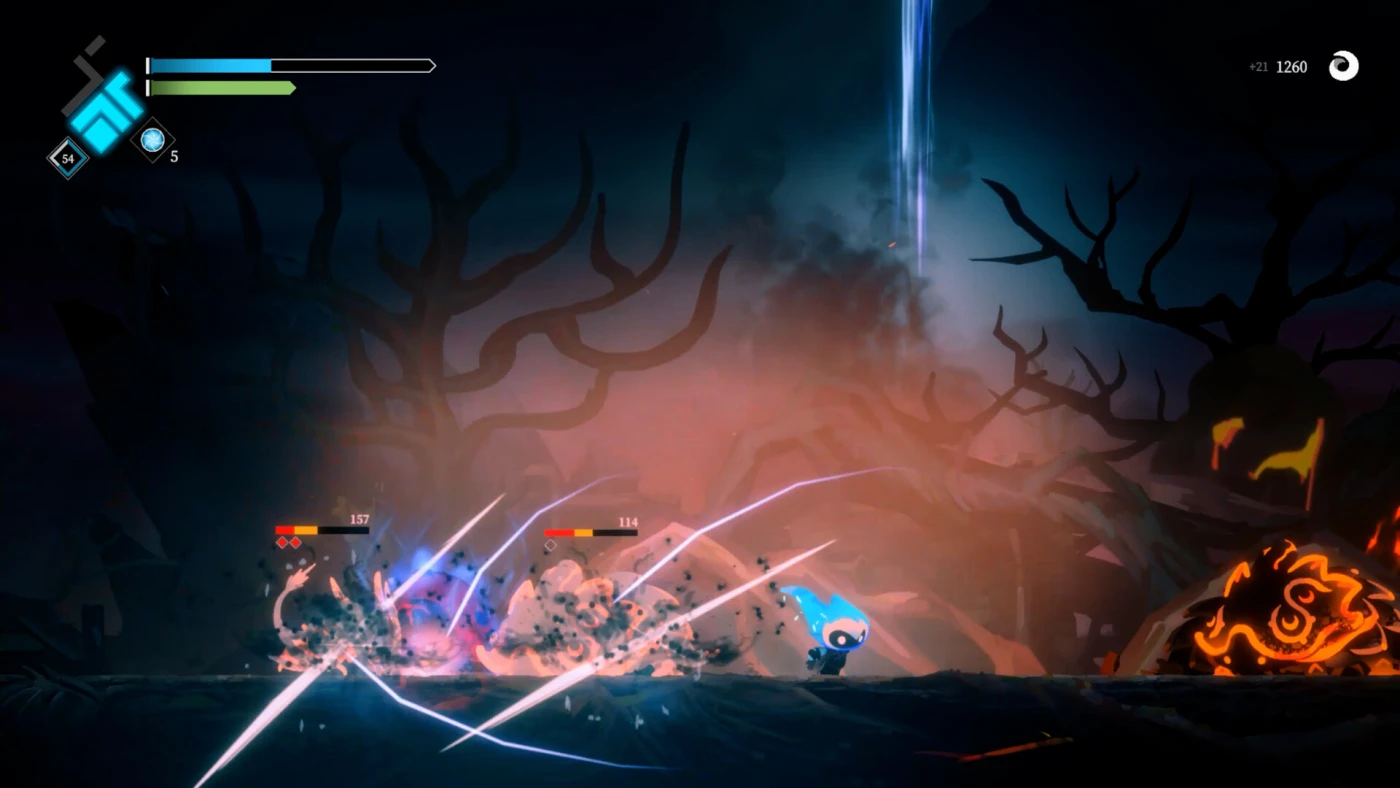
Task: Click the diamond badge showing 54
Action: [68, 158]
